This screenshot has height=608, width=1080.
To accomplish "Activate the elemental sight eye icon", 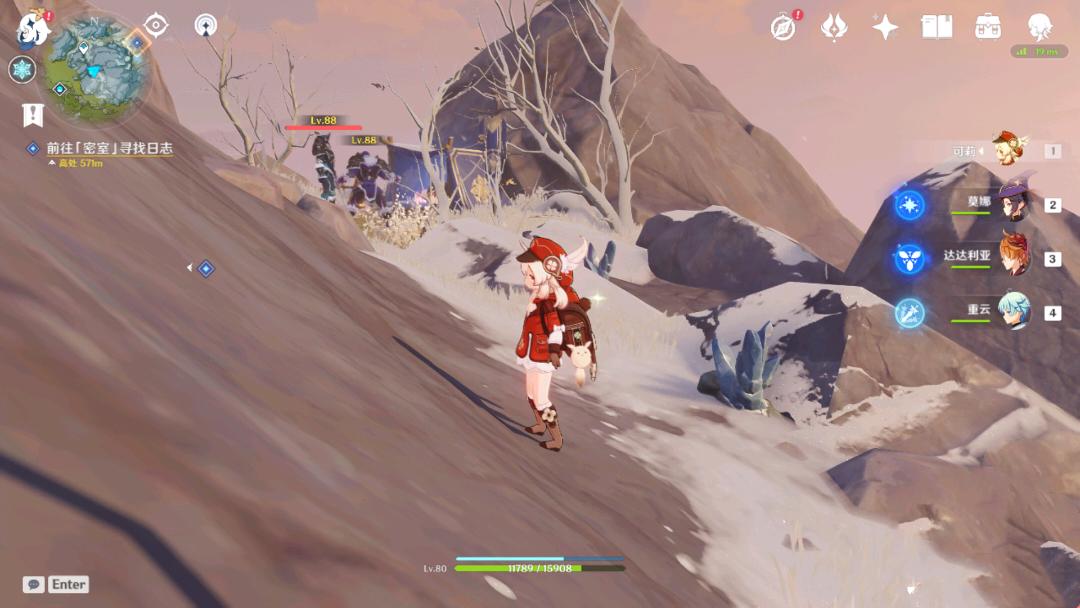I will tap(156, 25).
